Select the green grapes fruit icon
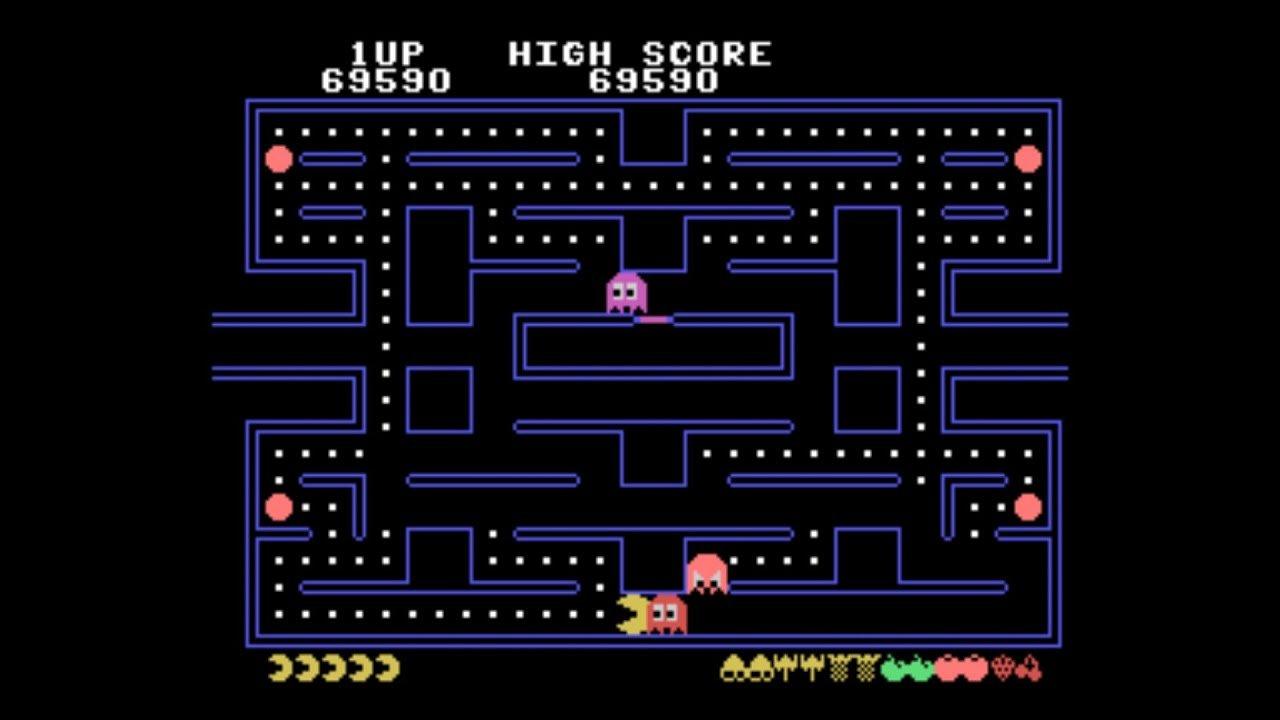 890,668
